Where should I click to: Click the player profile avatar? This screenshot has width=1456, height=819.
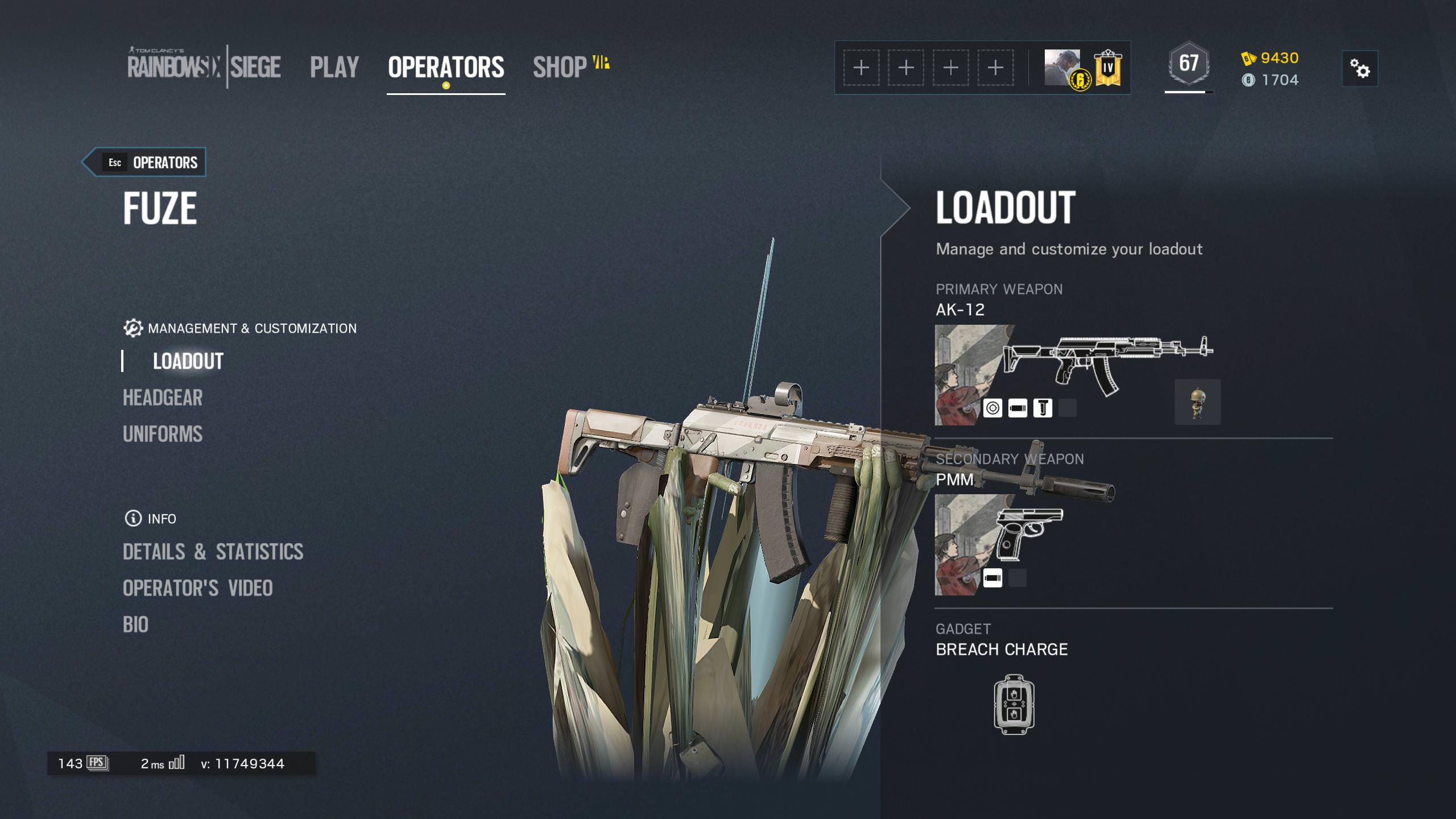coord(1062,67)
